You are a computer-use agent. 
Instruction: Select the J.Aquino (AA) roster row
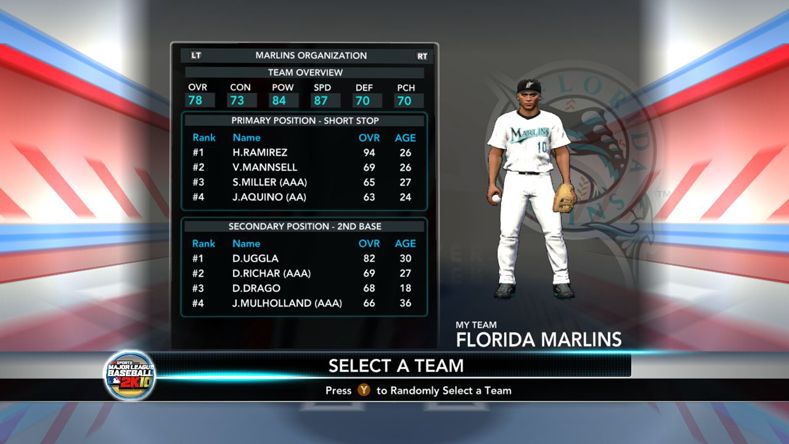(x=304, y=198)
